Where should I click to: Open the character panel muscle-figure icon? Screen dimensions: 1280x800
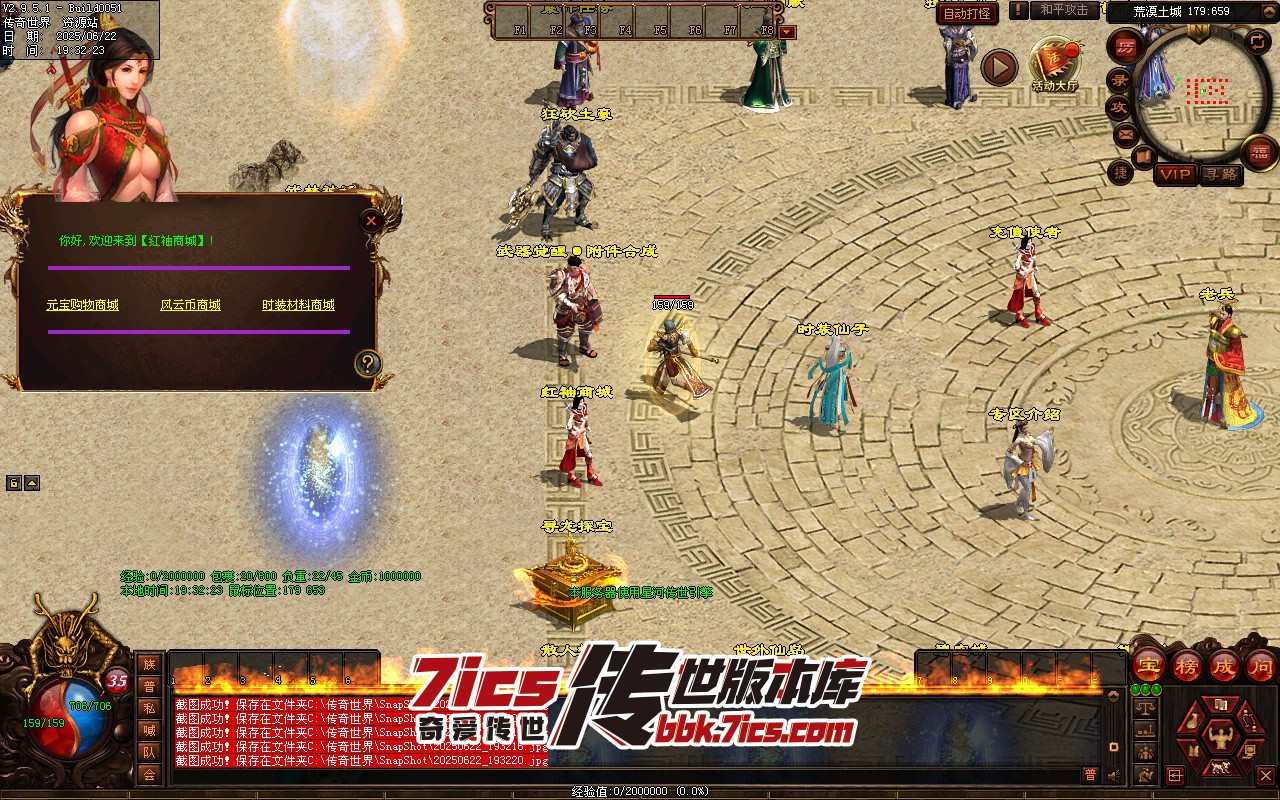(x=1220, y=739)
